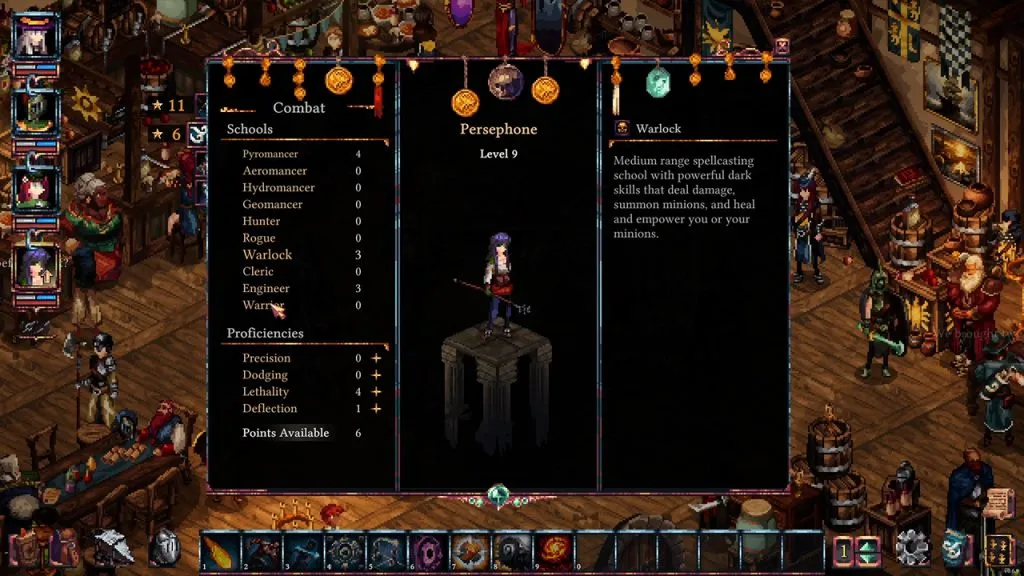Activate the fireball skill in hotbar slot 1
The image size is (1024, 576).
pyautogui.click(x=221, y=551)
